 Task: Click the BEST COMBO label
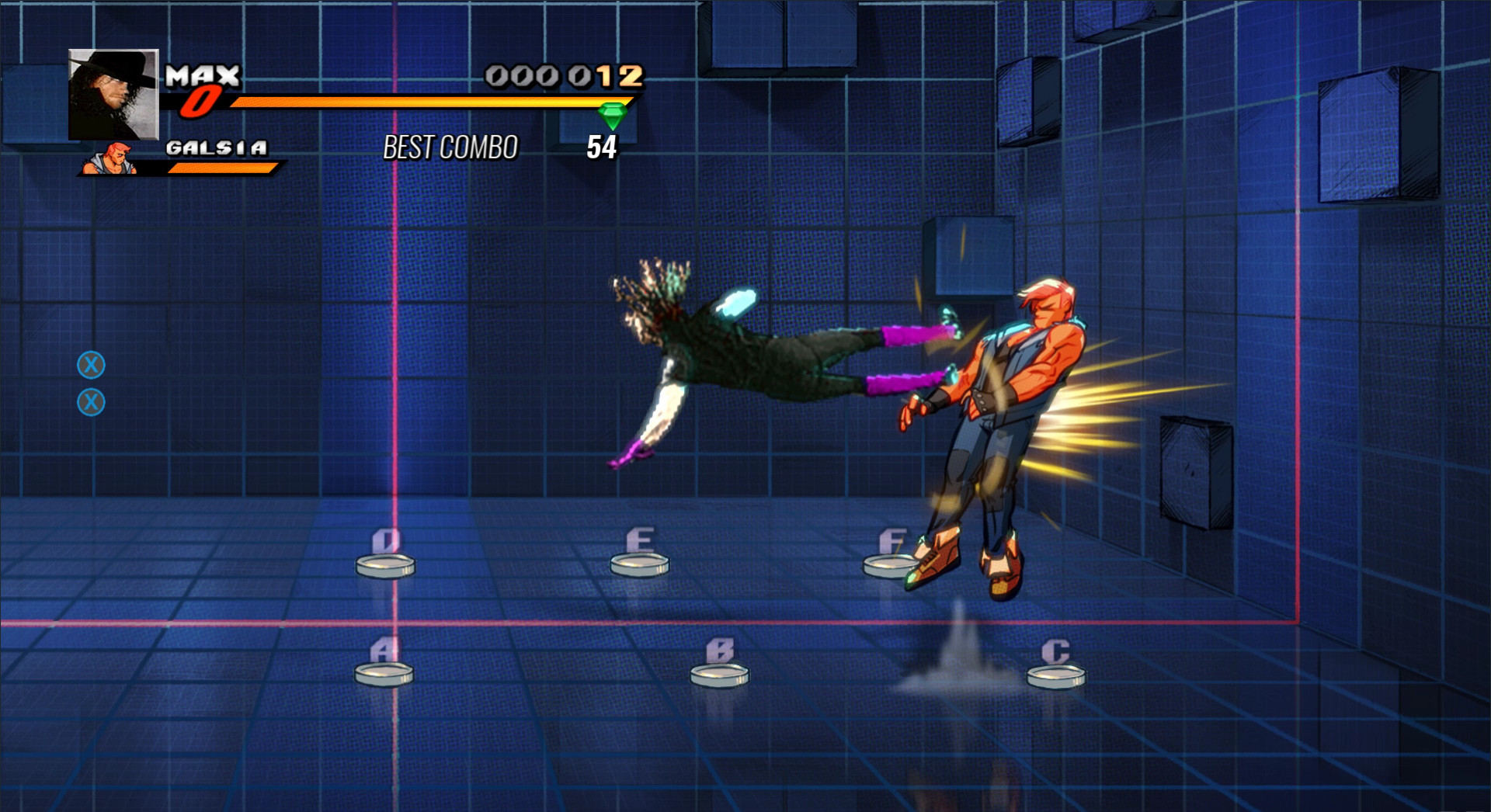[450, 146]
